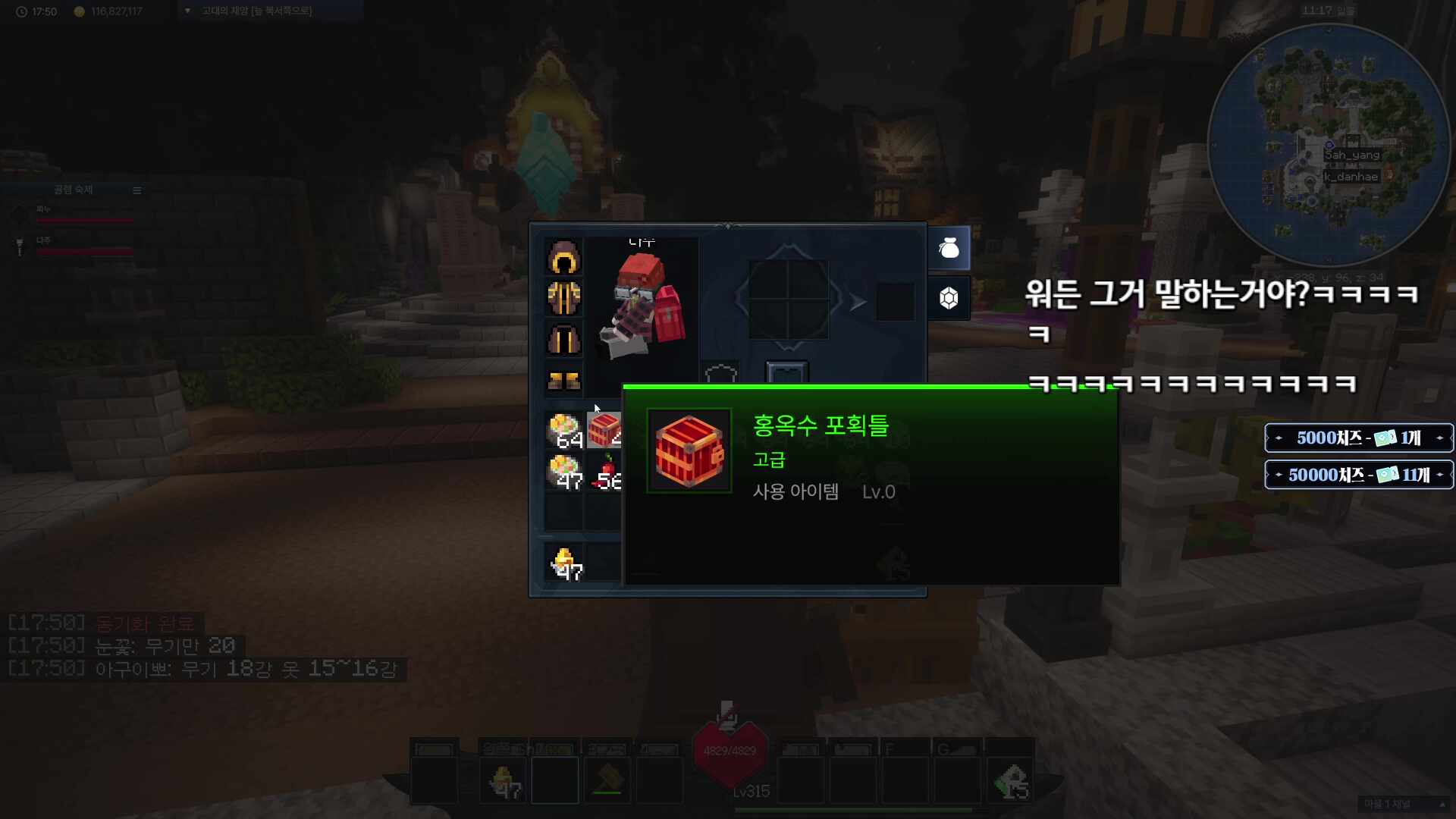Click the stack of 64 food items
The height and width of the screenshot is (819, 1456).
click(x=563, y=428)
